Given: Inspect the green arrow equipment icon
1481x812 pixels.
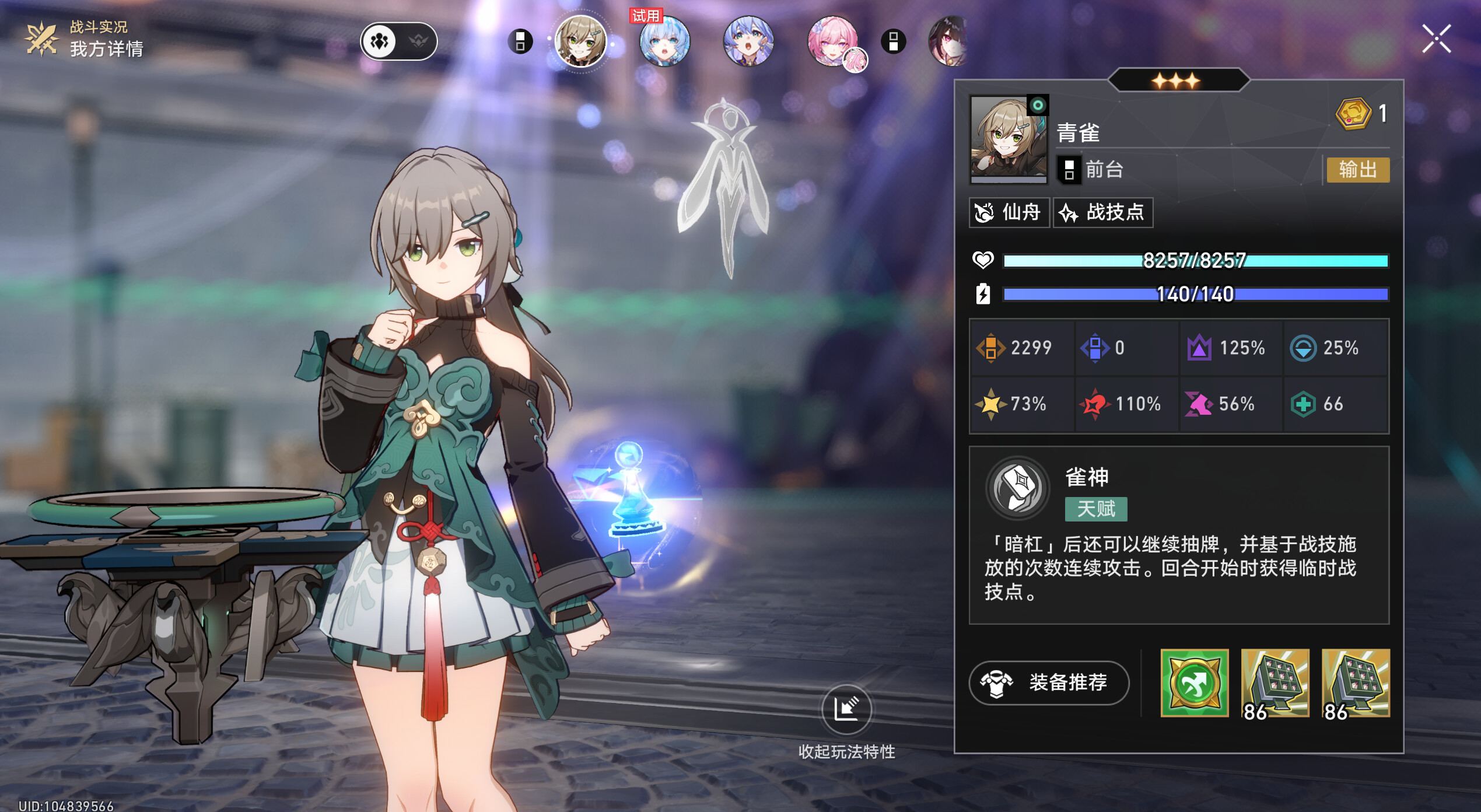Looking at the screenshot, I should (x=1195, y=683).
